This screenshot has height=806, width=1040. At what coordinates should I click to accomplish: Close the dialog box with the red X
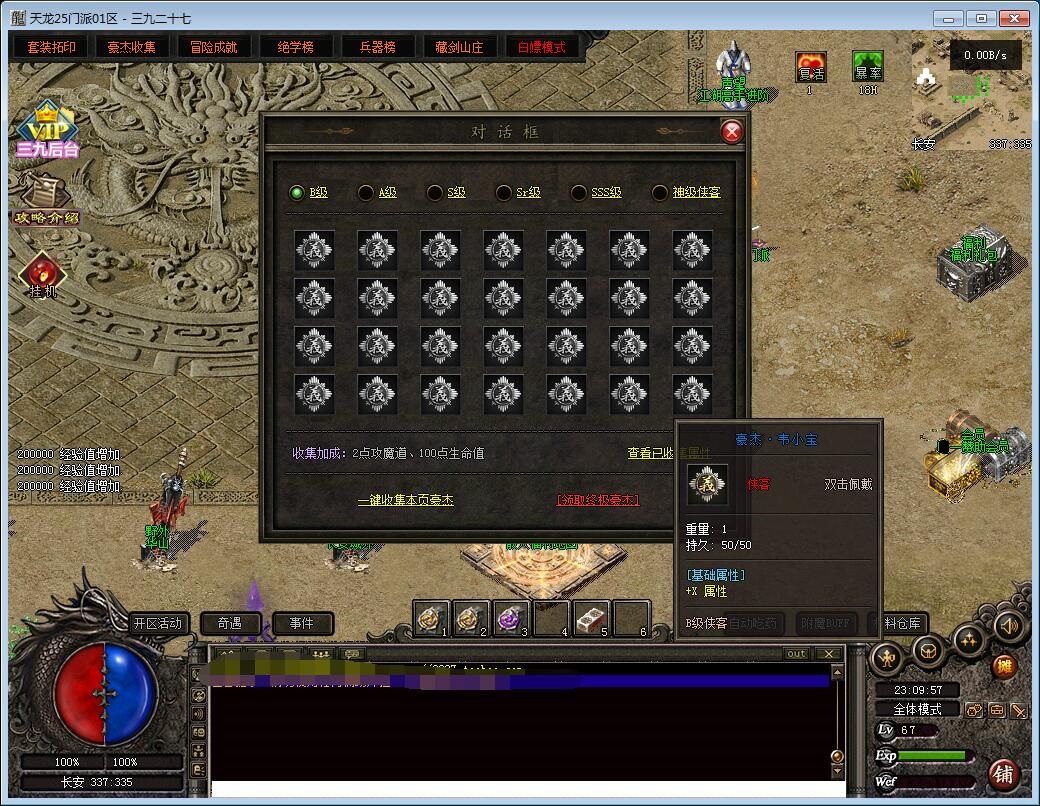tap(732, 132)
